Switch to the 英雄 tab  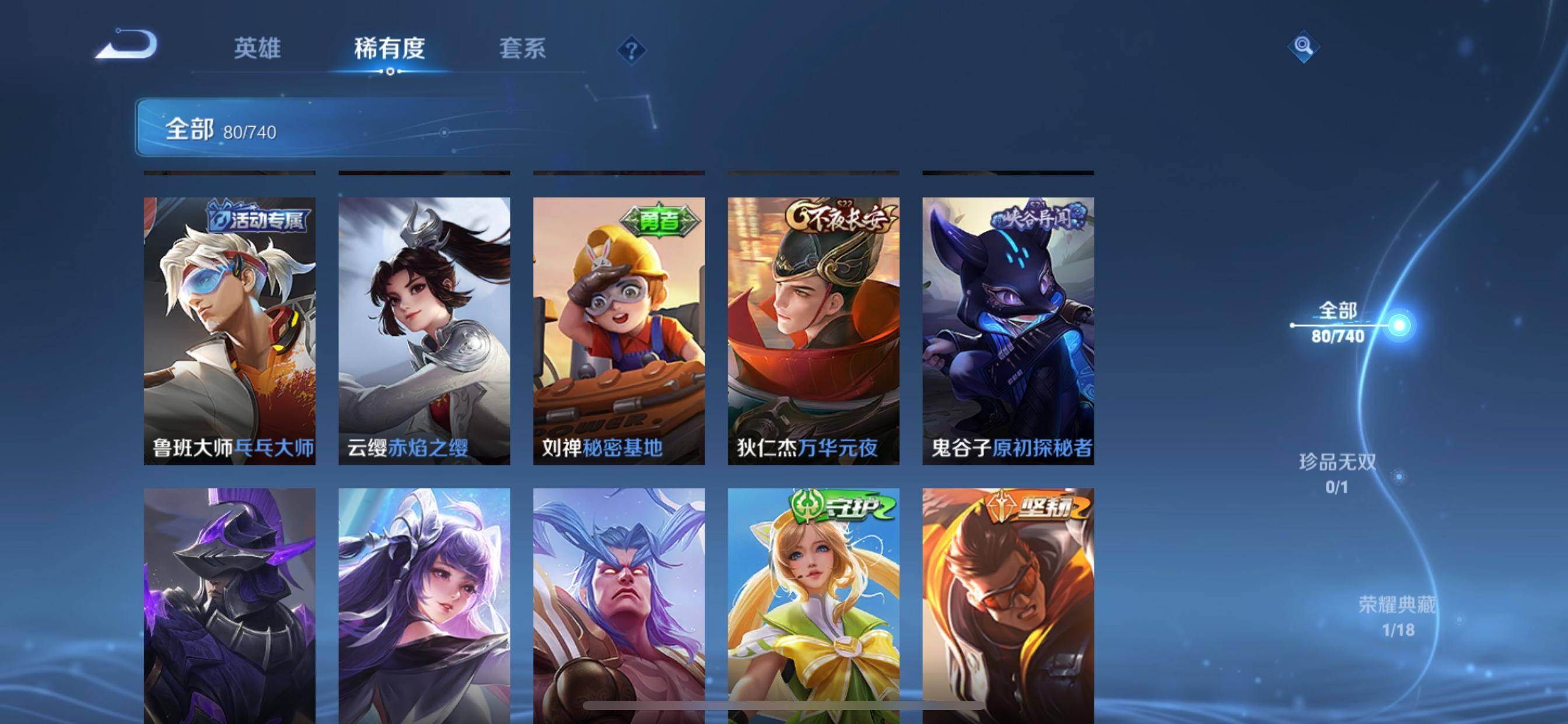[257, 48]
